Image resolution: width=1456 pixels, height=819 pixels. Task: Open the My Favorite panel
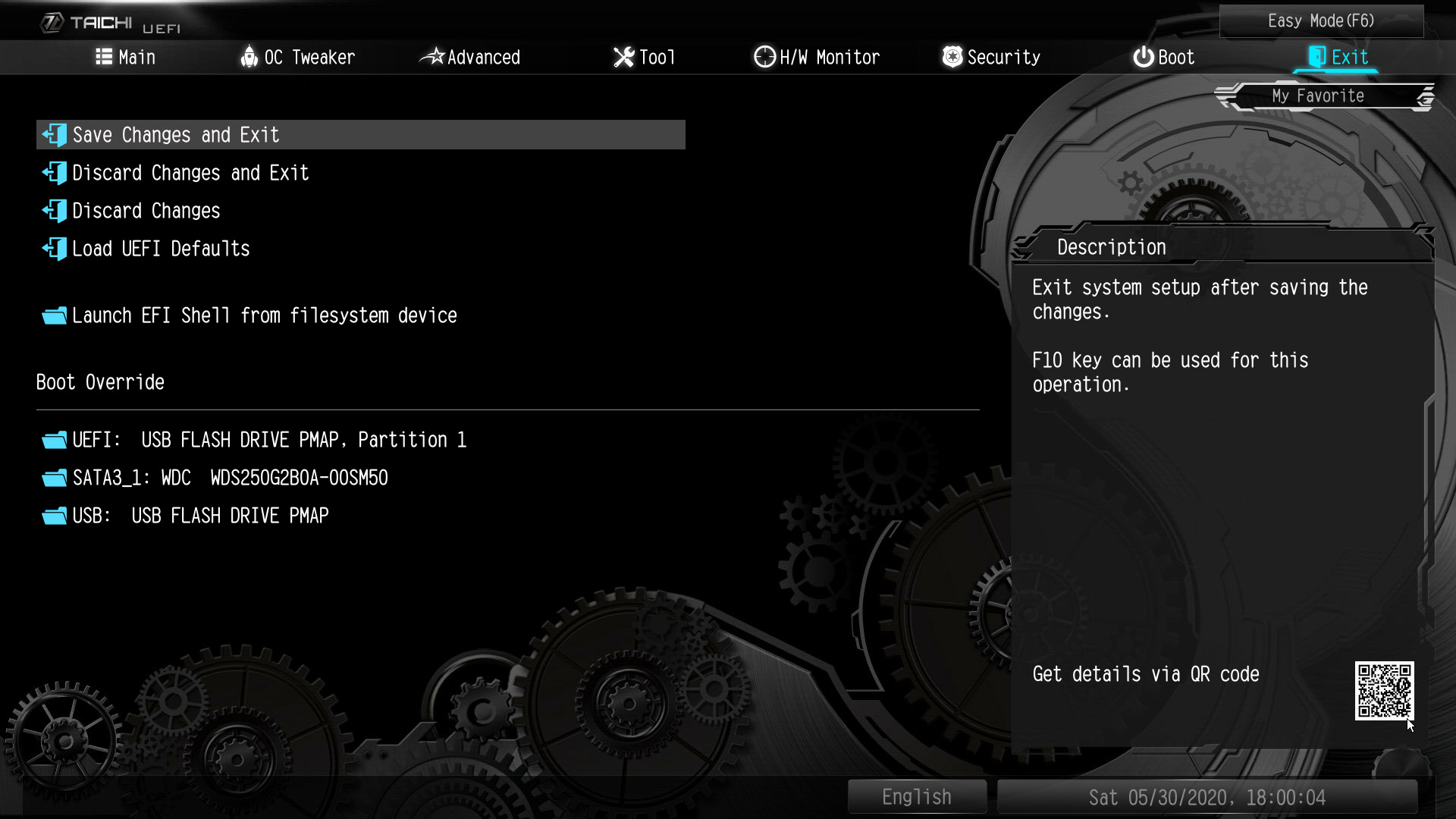(x=1319, y=96)
